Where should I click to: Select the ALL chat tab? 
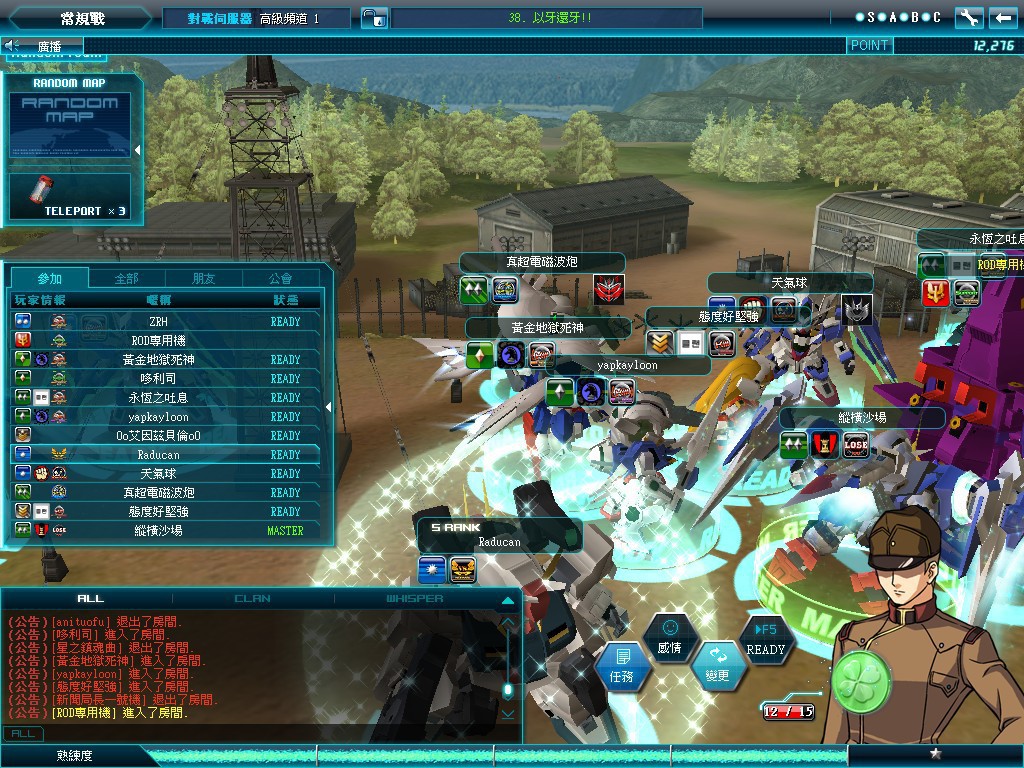point(90,598)
